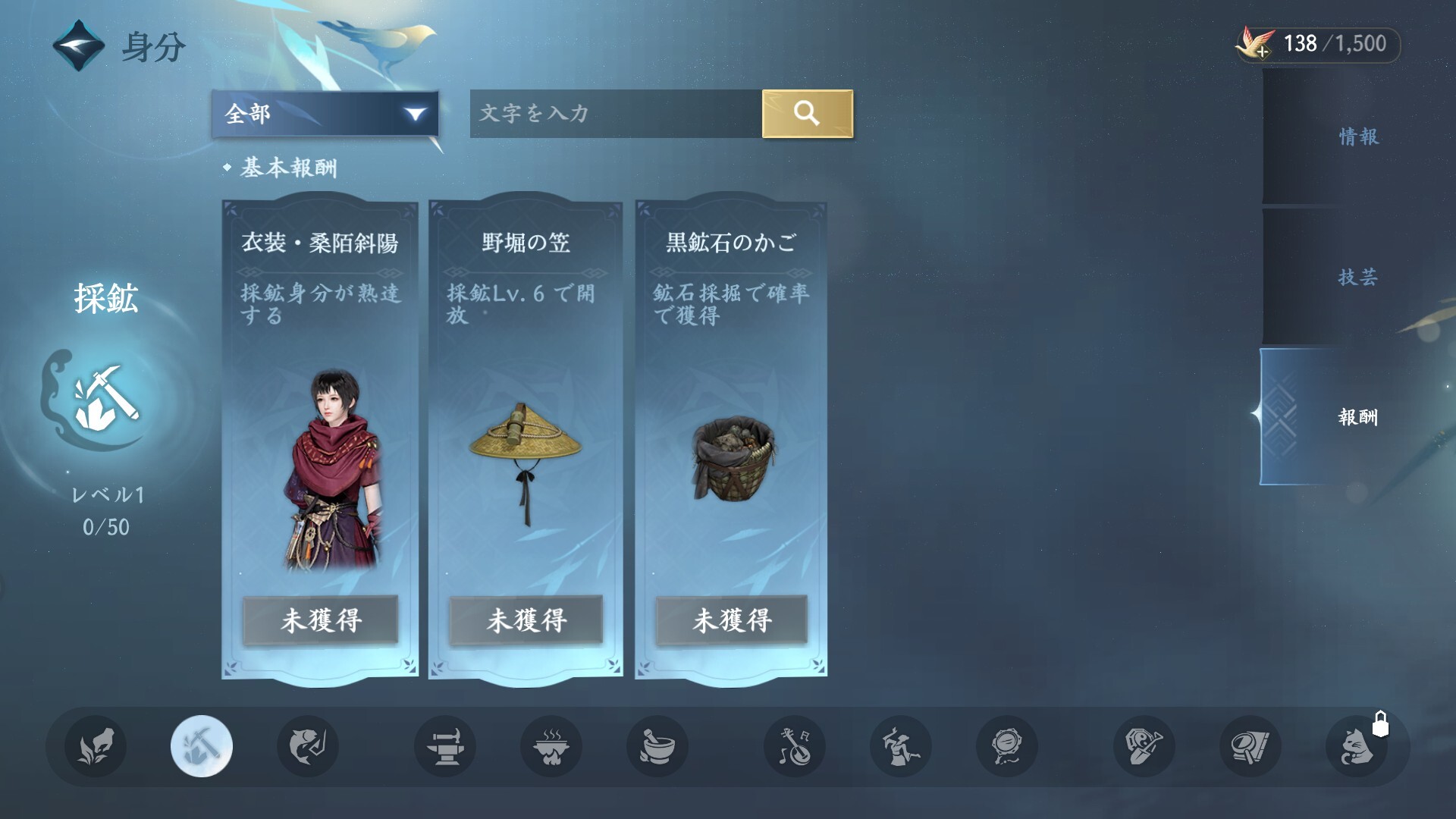Choose the anvil forging identity icon
Image resolution: width=1456 pixels, height=819 pixels.
[x=445, y=746]
